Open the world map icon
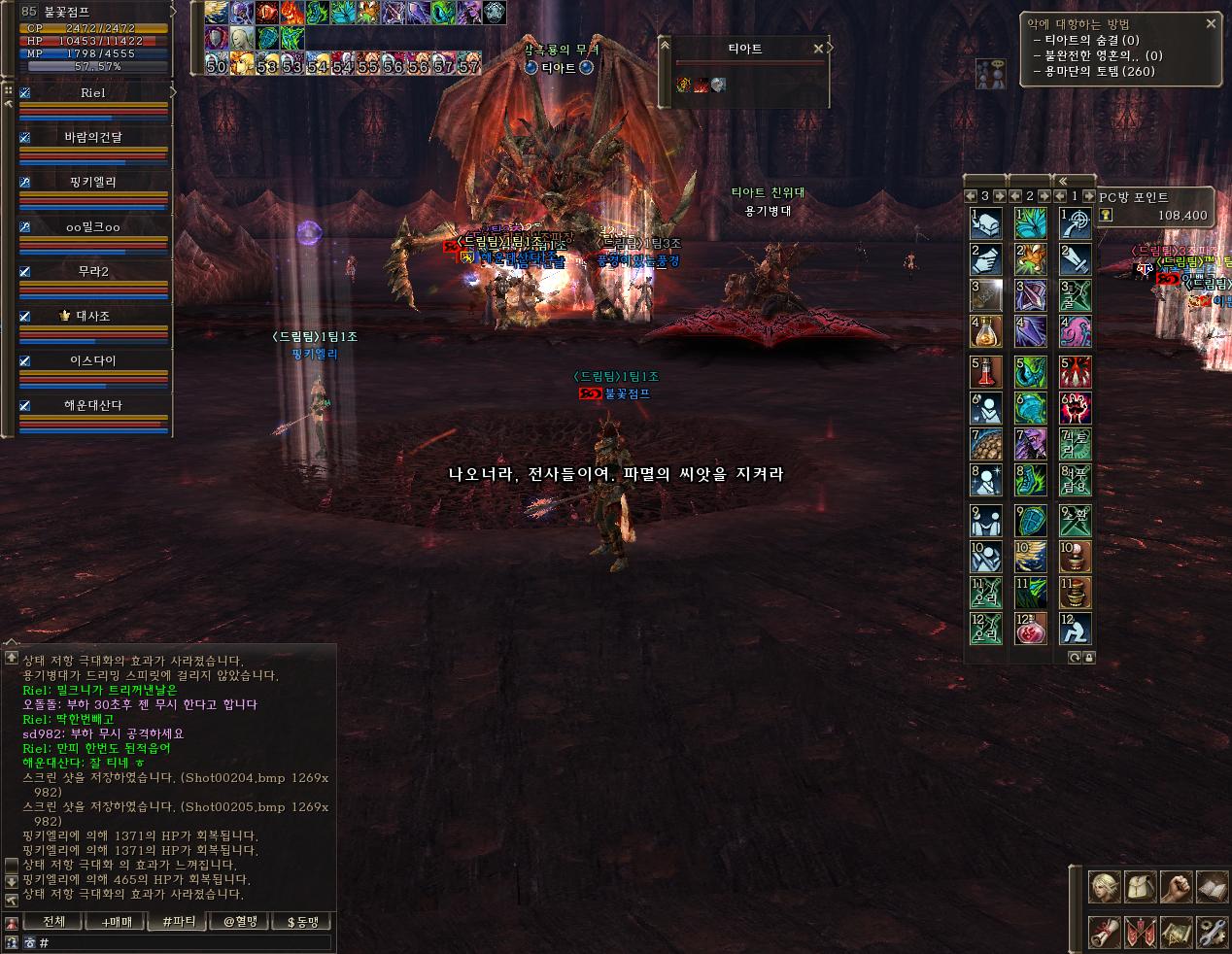Viewport: 1232px width, 954px height. pyautogui.click(x=1177, y=932)
